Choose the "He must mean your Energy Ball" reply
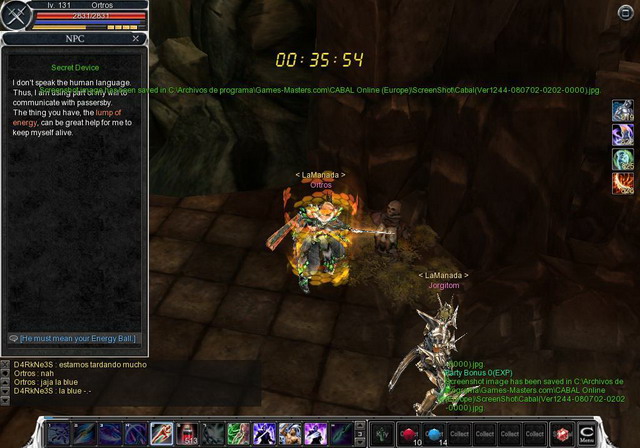Image resolution: width=640 pixels, height=448 pixels. pyautogui.click(x=74, y=338)
